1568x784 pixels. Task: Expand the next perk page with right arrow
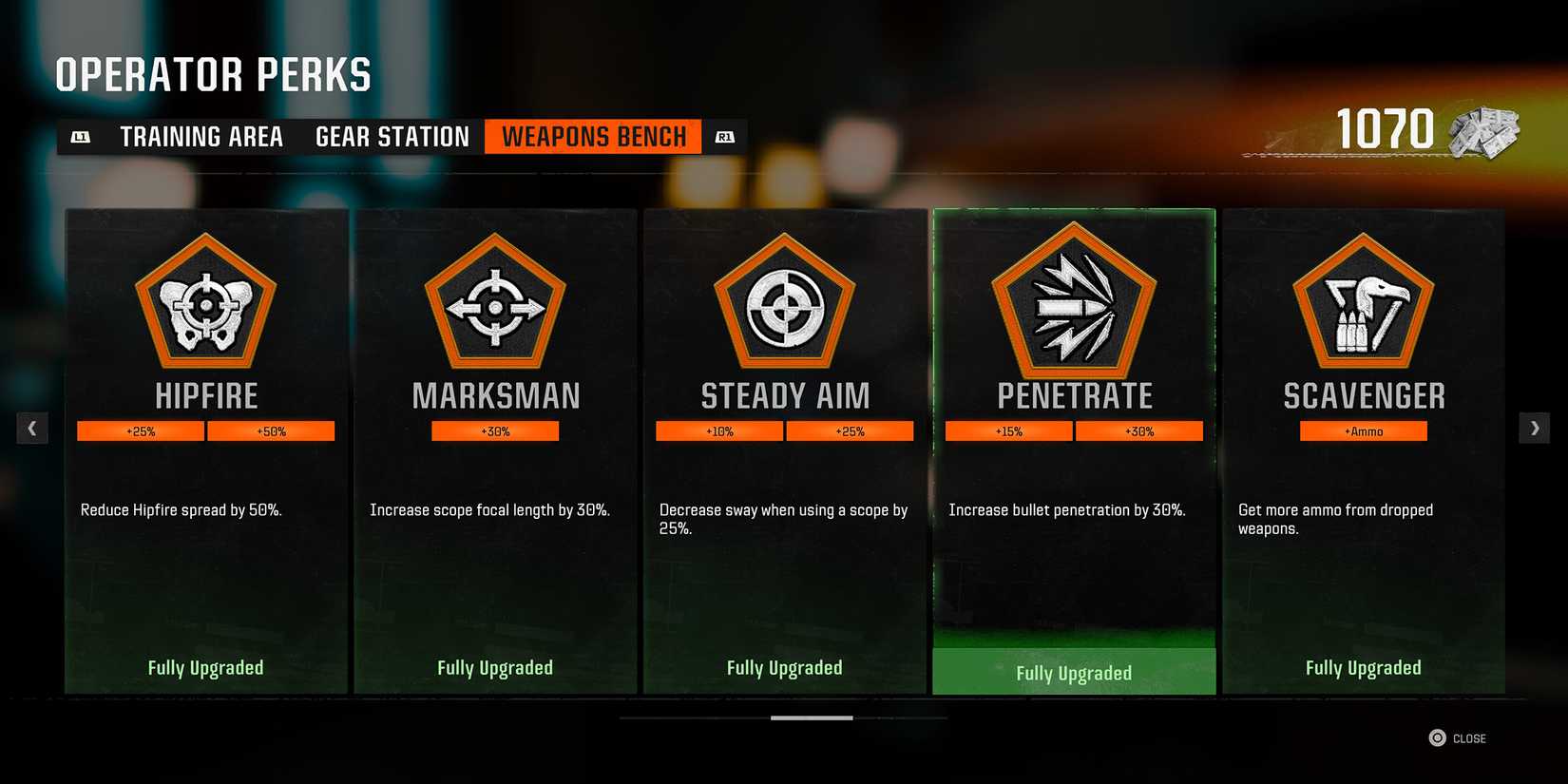coord(1535,428)
